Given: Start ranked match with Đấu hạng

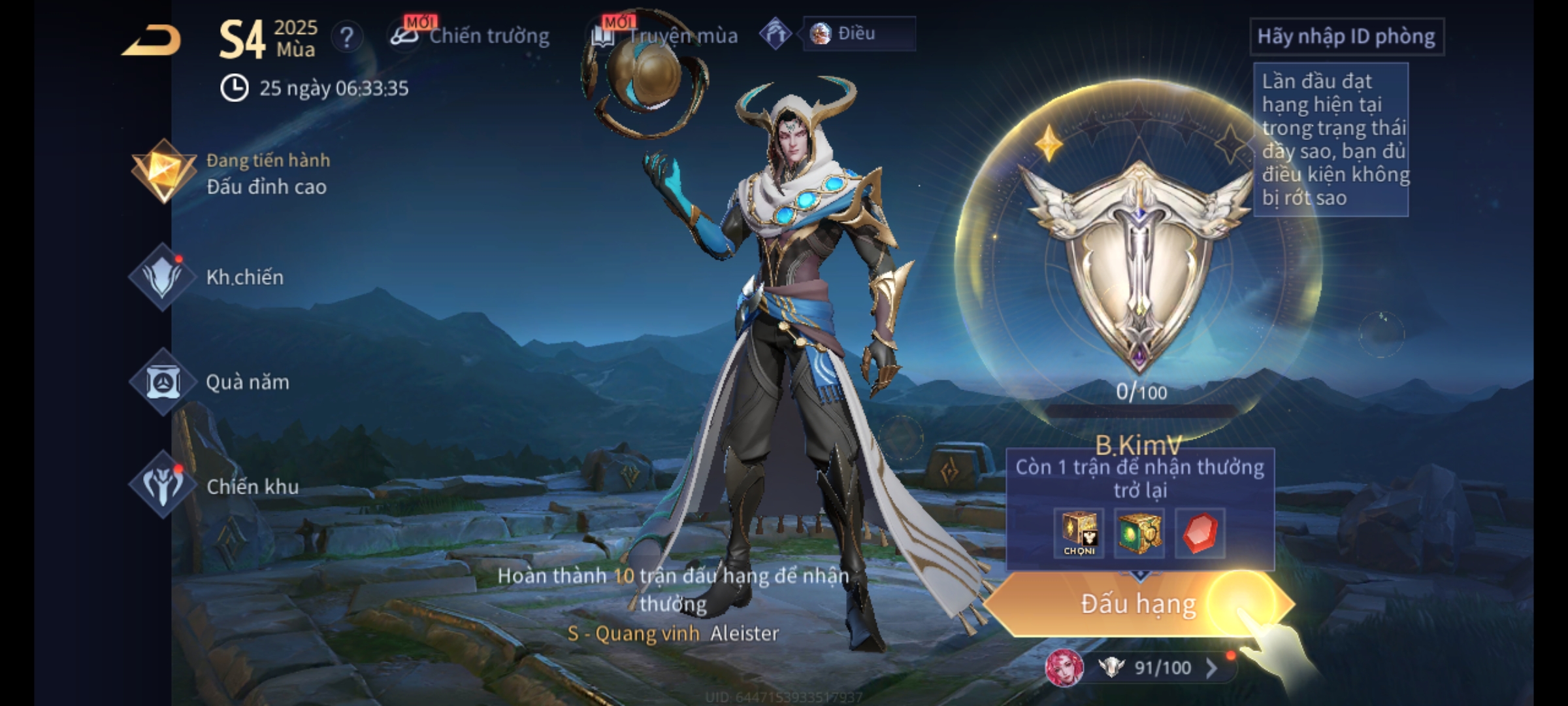Looking at the screenshot, I should click(x=1138, y=604).
